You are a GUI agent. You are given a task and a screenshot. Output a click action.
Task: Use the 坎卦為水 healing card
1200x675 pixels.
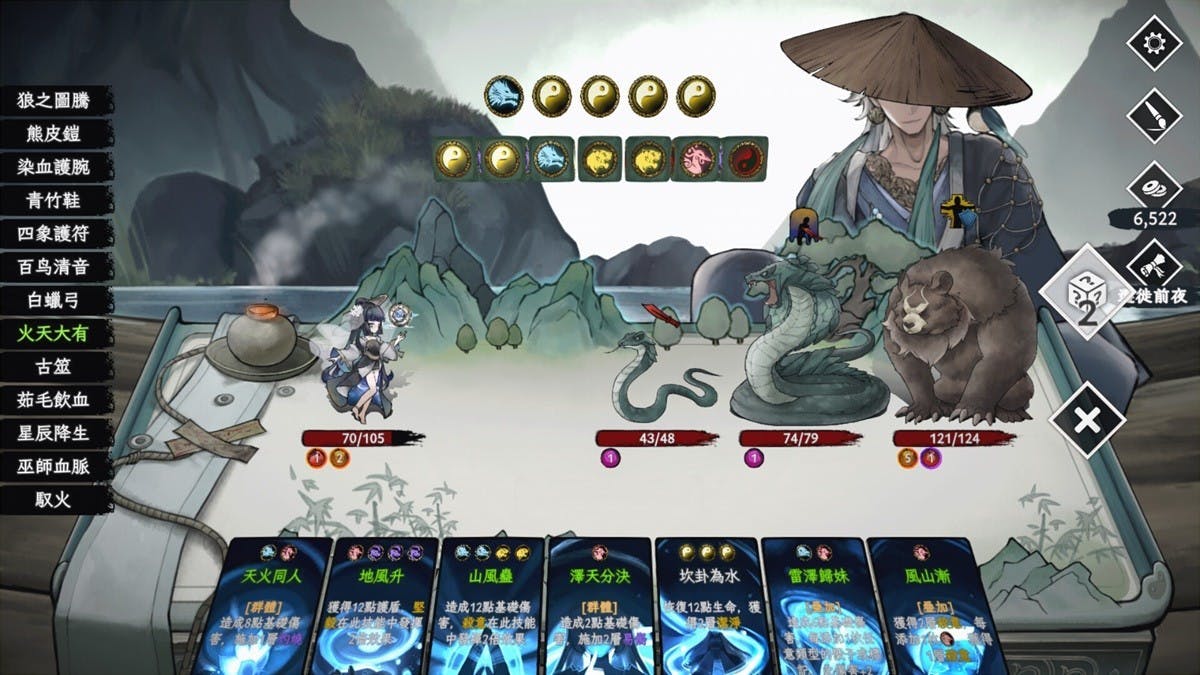[707, 605]
